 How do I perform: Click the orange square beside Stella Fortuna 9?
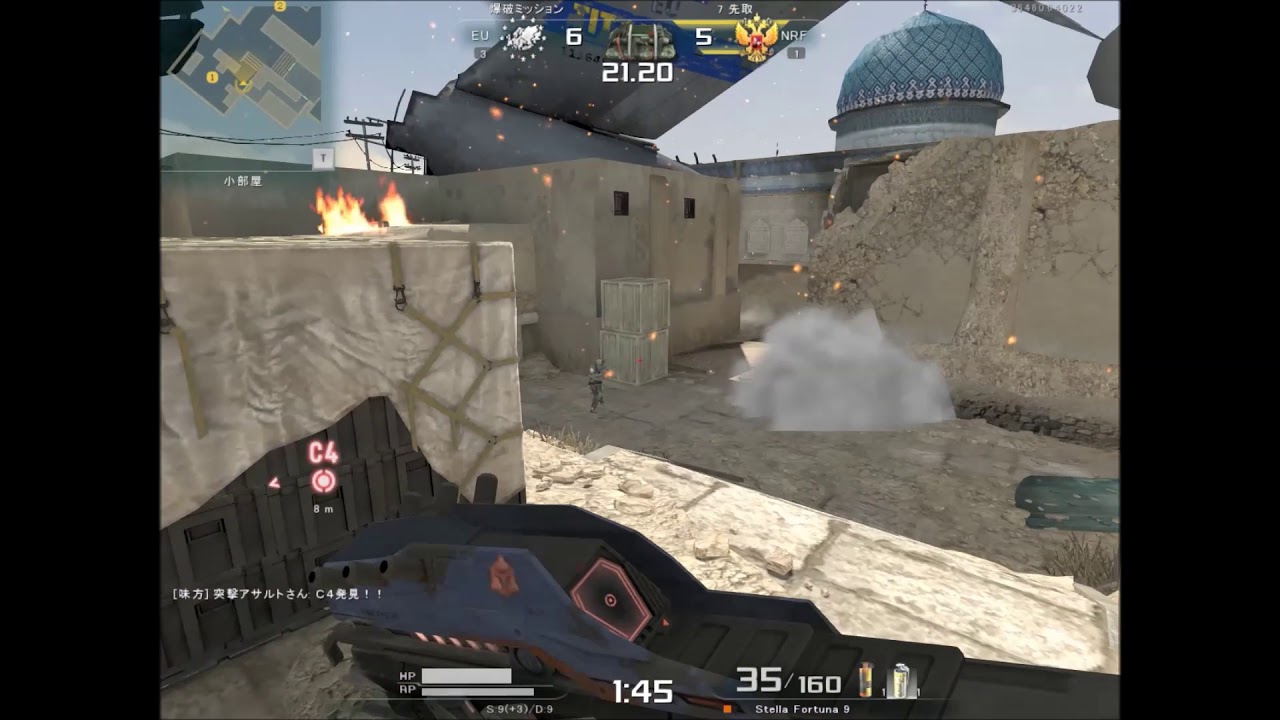[x=727, y=709]
